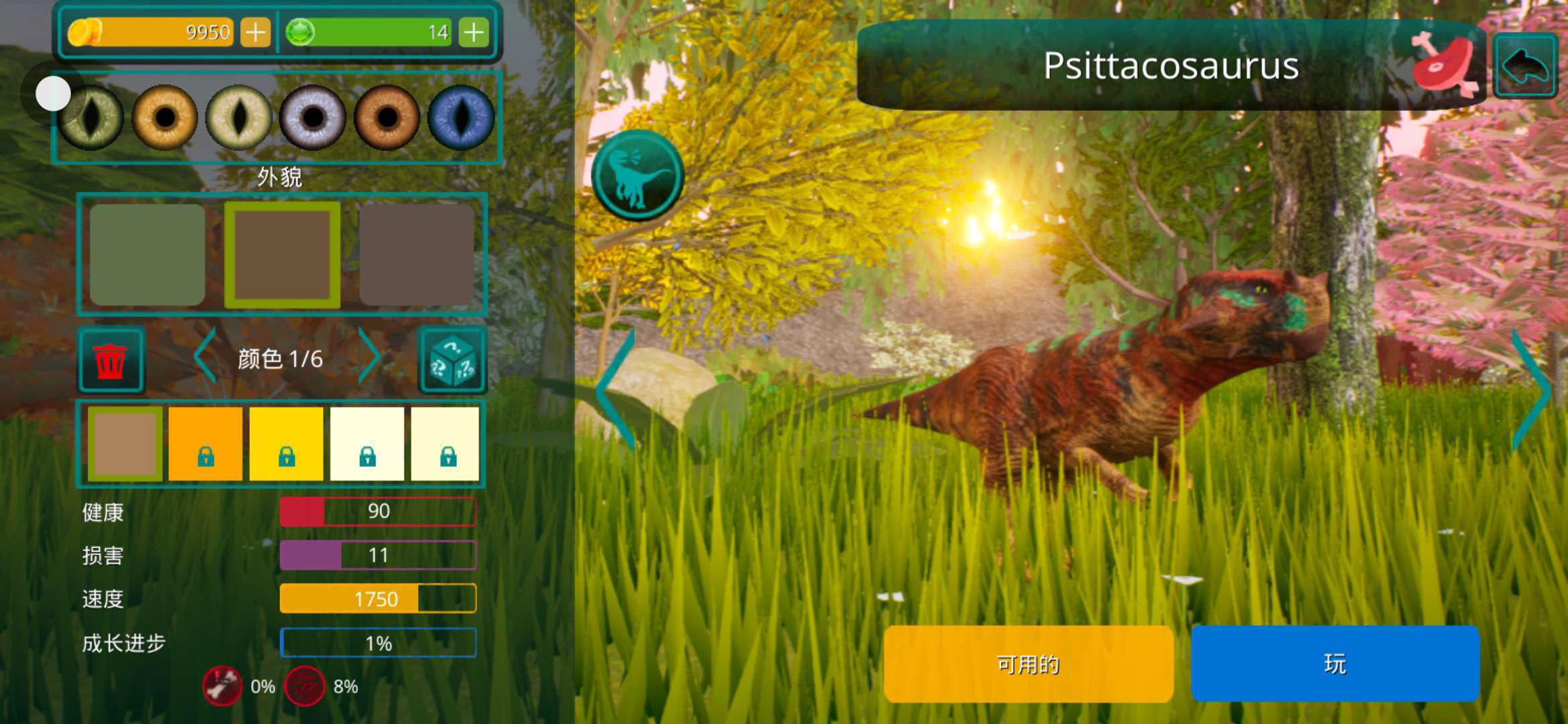1568x724 pixels.
Task: Select the grey-green appearance swatch
Action: (x=147, y=255)
